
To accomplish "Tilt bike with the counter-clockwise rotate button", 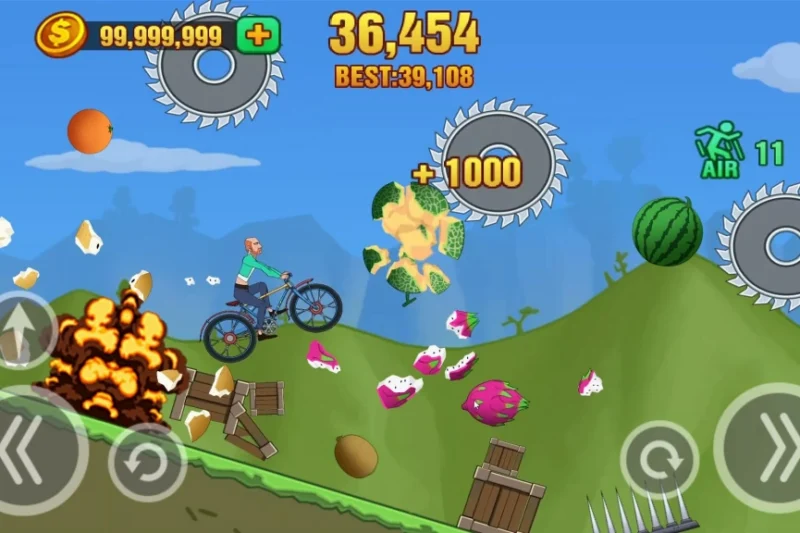I will (x=147, y=462).
